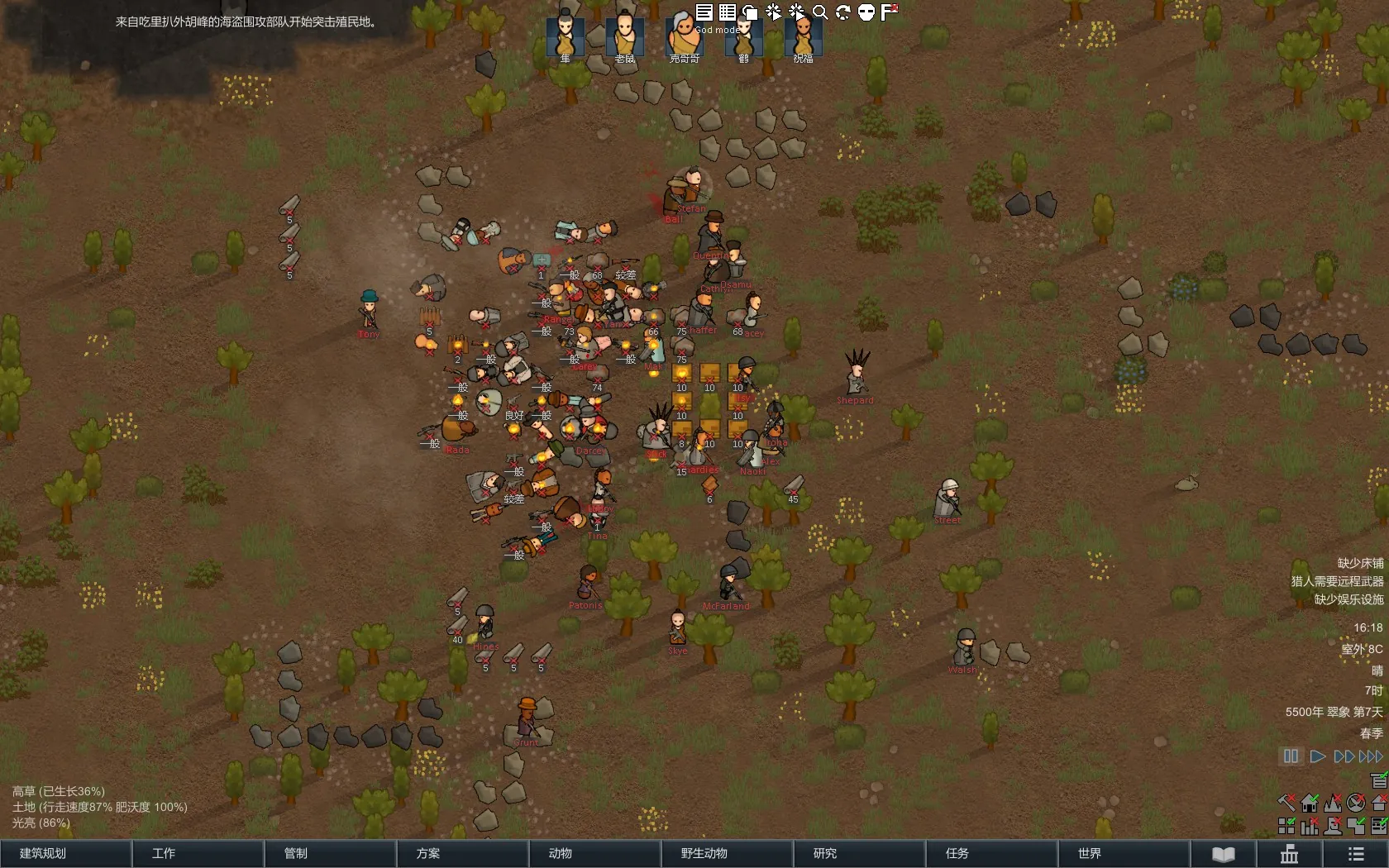Image resolution: width=1389 pixels, height=868 pixels.
Task: Pause the game with the pause button
Action: coord(1291,756)
